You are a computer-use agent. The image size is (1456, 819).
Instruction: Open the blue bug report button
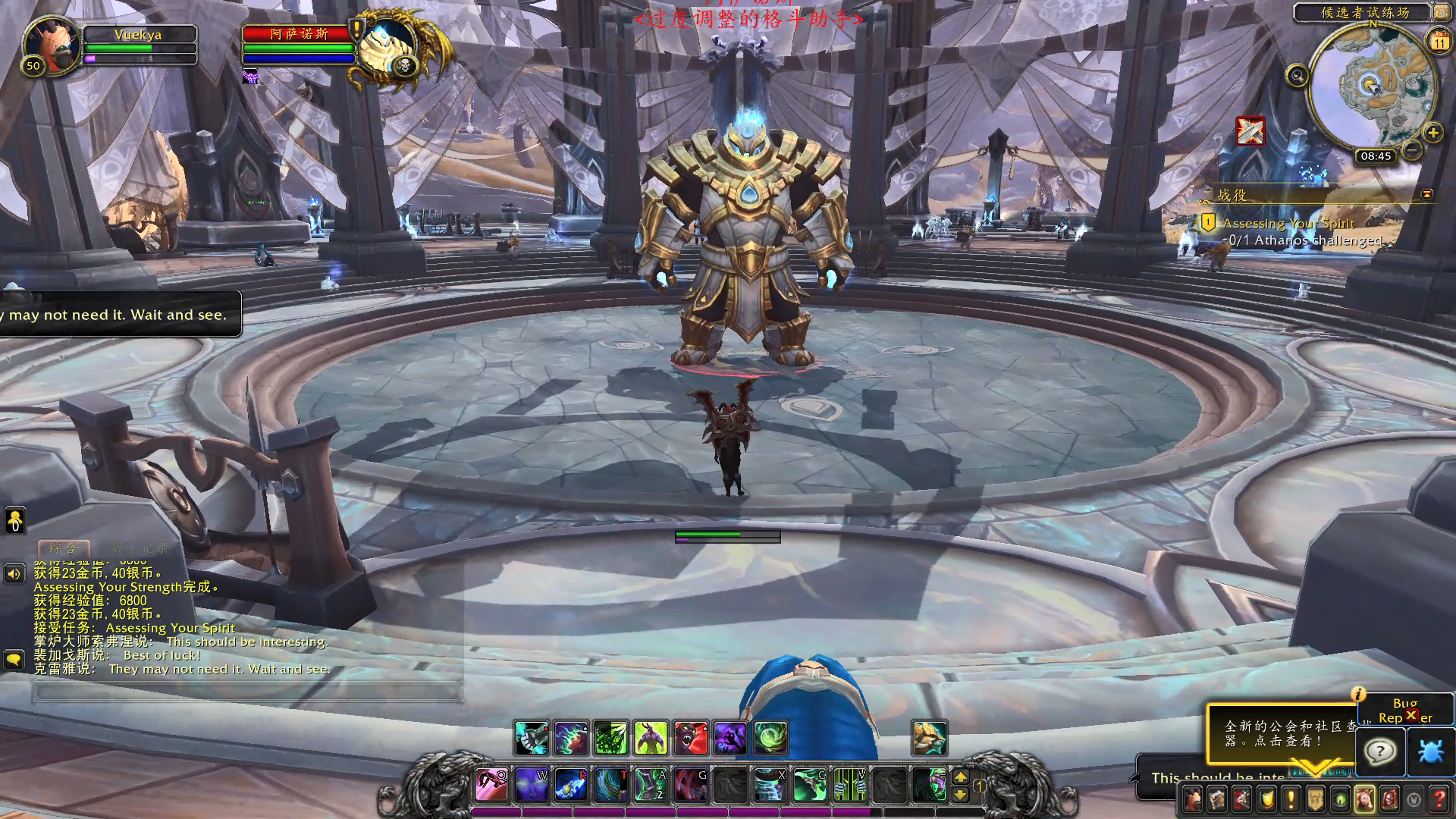pyautogui.click(x=1431, y=752)
